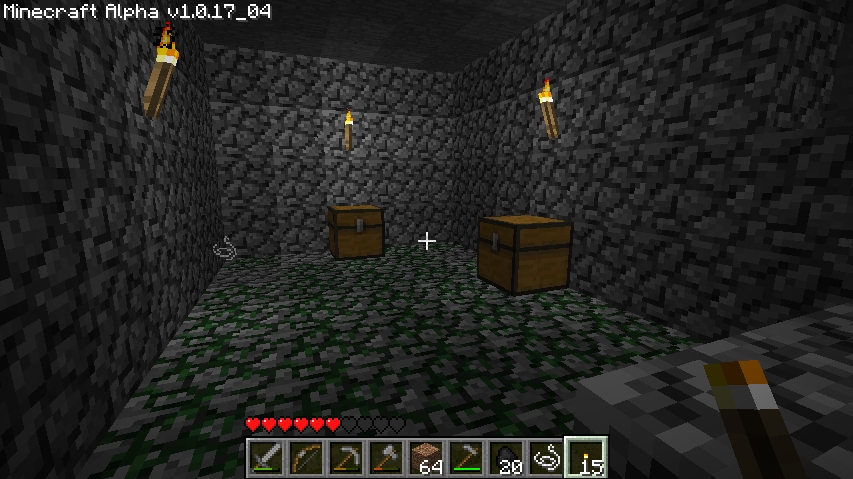Select the bow hotbar slot

pos(305,458)
